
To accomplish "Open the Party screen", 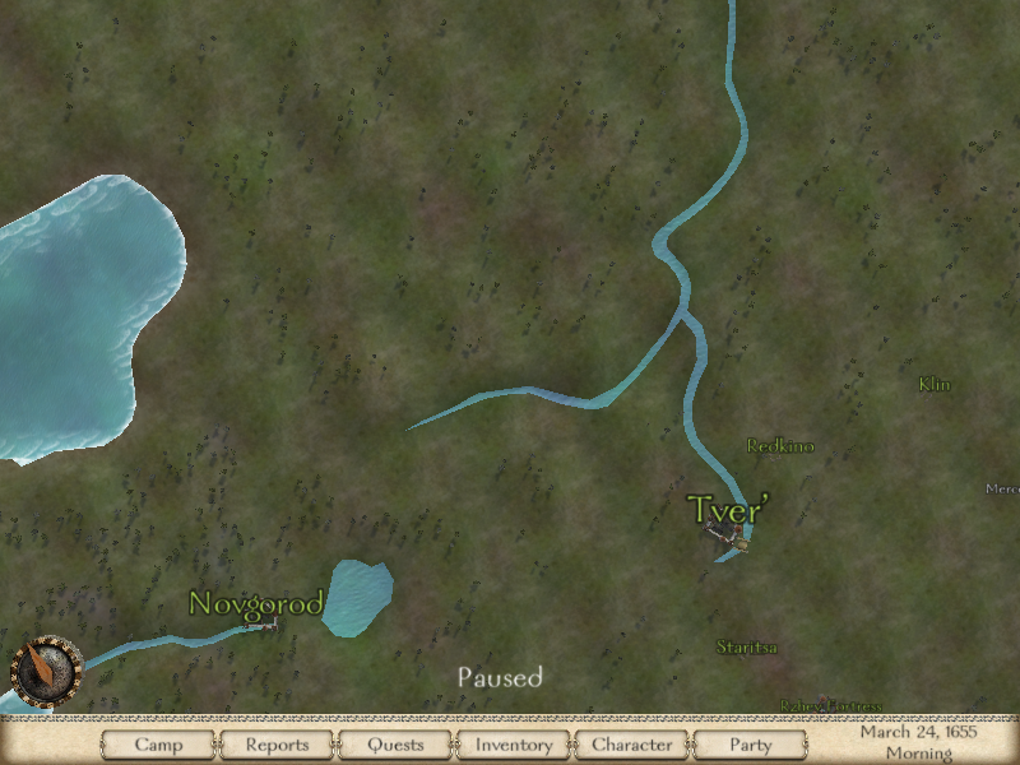I will (x=749, y=745).
